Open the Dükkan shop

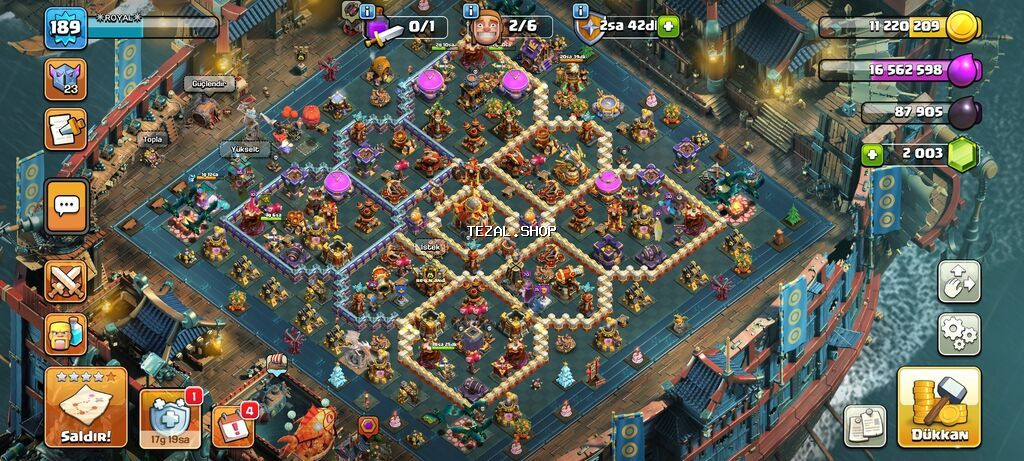pos(939,407)
